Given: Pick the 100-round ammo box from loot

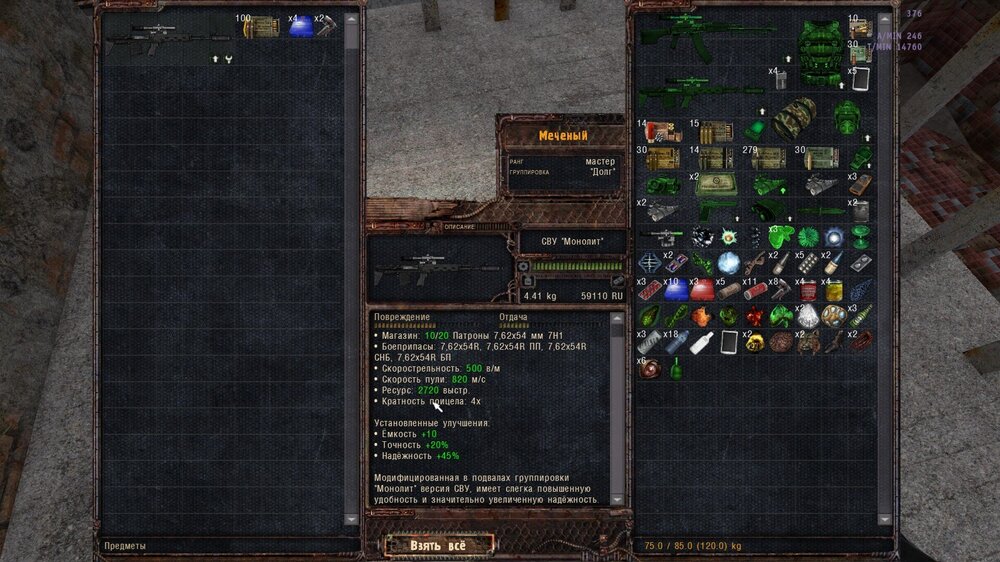Looking at the screenshot, I should point(261,27).
